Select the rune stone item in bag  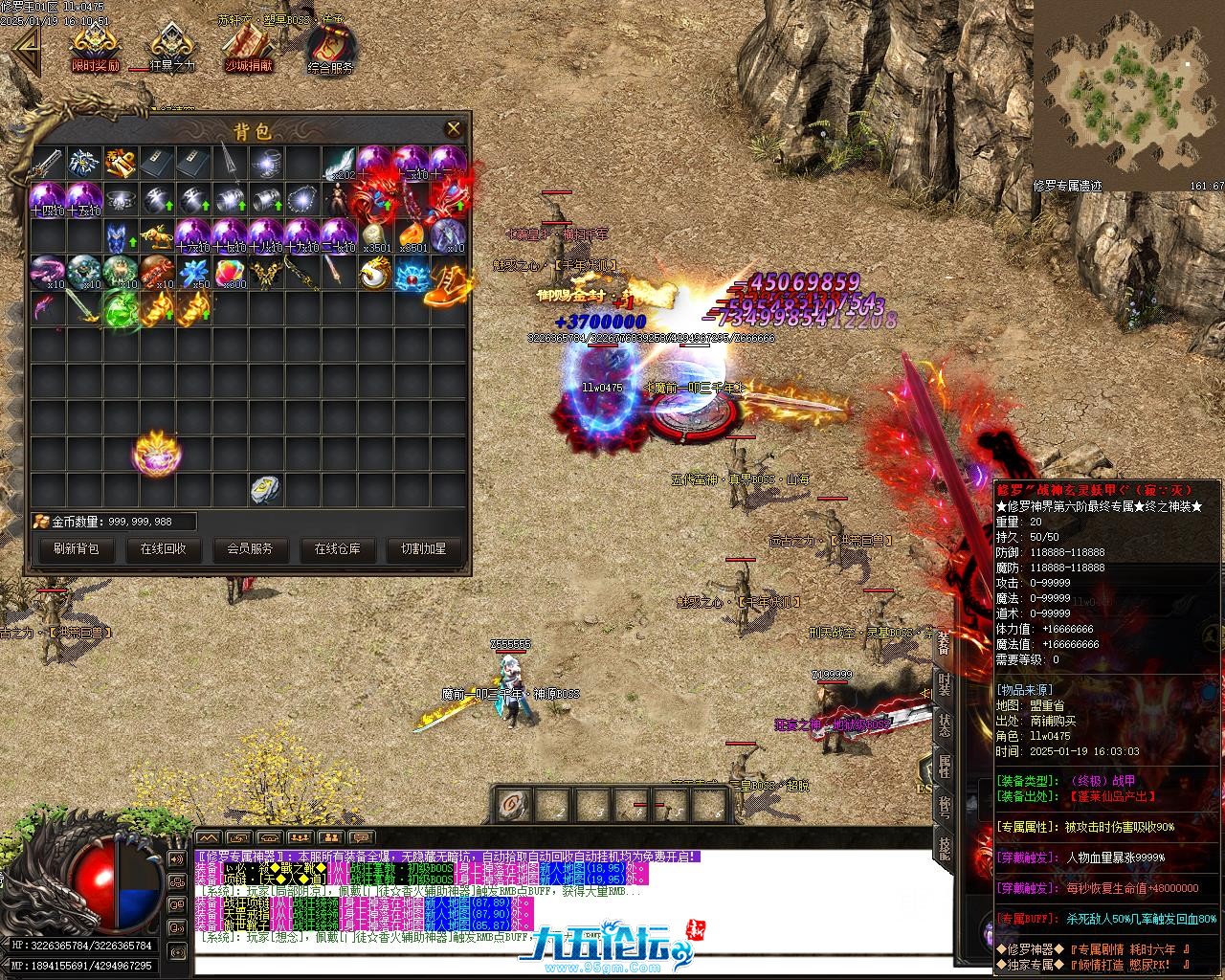tap(266, 489)
